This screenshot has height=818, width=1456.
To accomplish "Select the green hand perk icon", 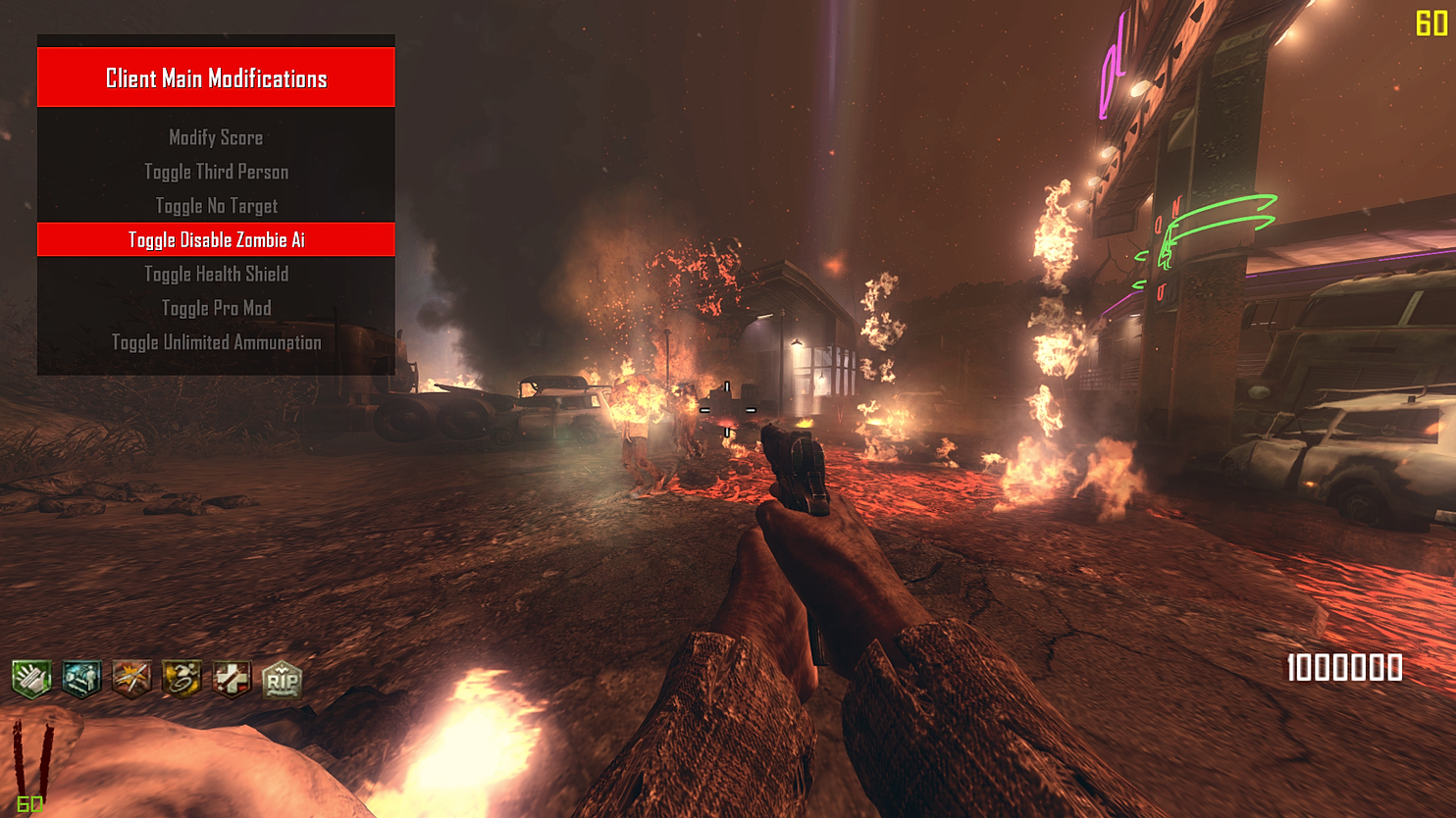I will pos(30,678).
